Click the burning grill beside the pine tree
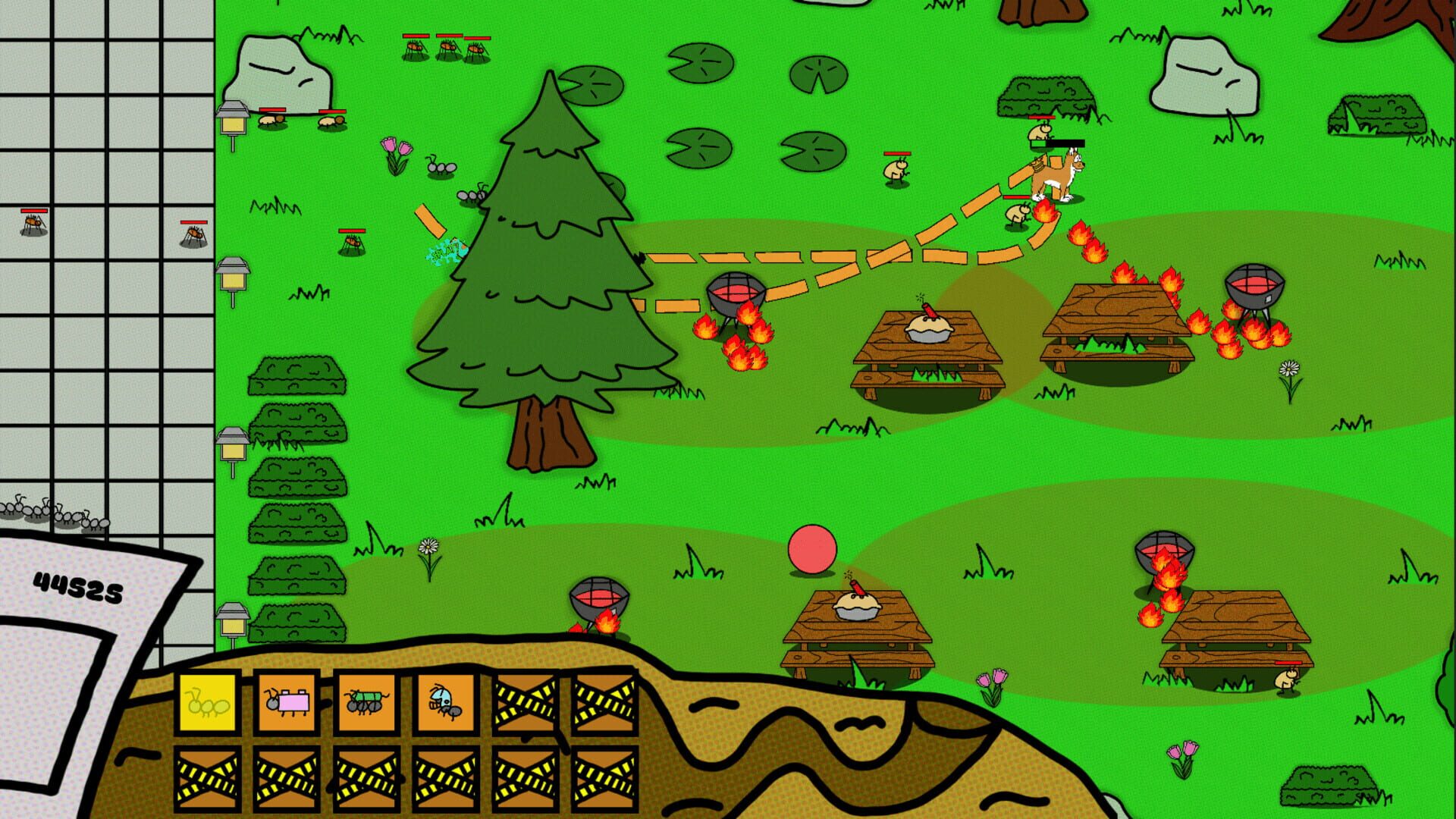Viewport: 1456px width, 819px height. (734, 292)
